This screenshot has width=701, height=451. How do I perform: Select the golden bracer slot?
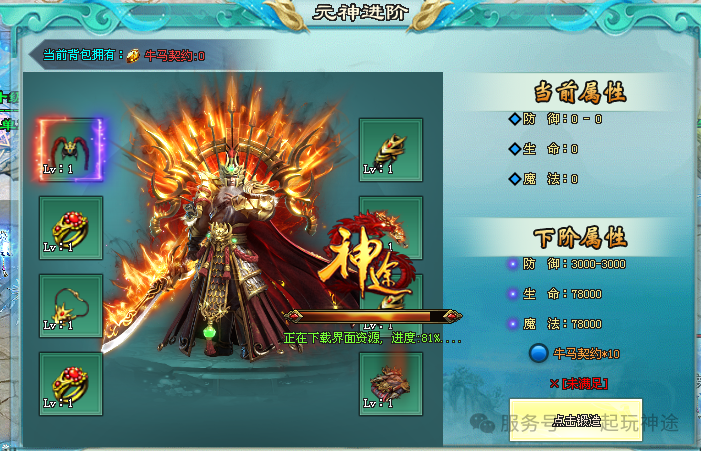click(x=390, y=150)
